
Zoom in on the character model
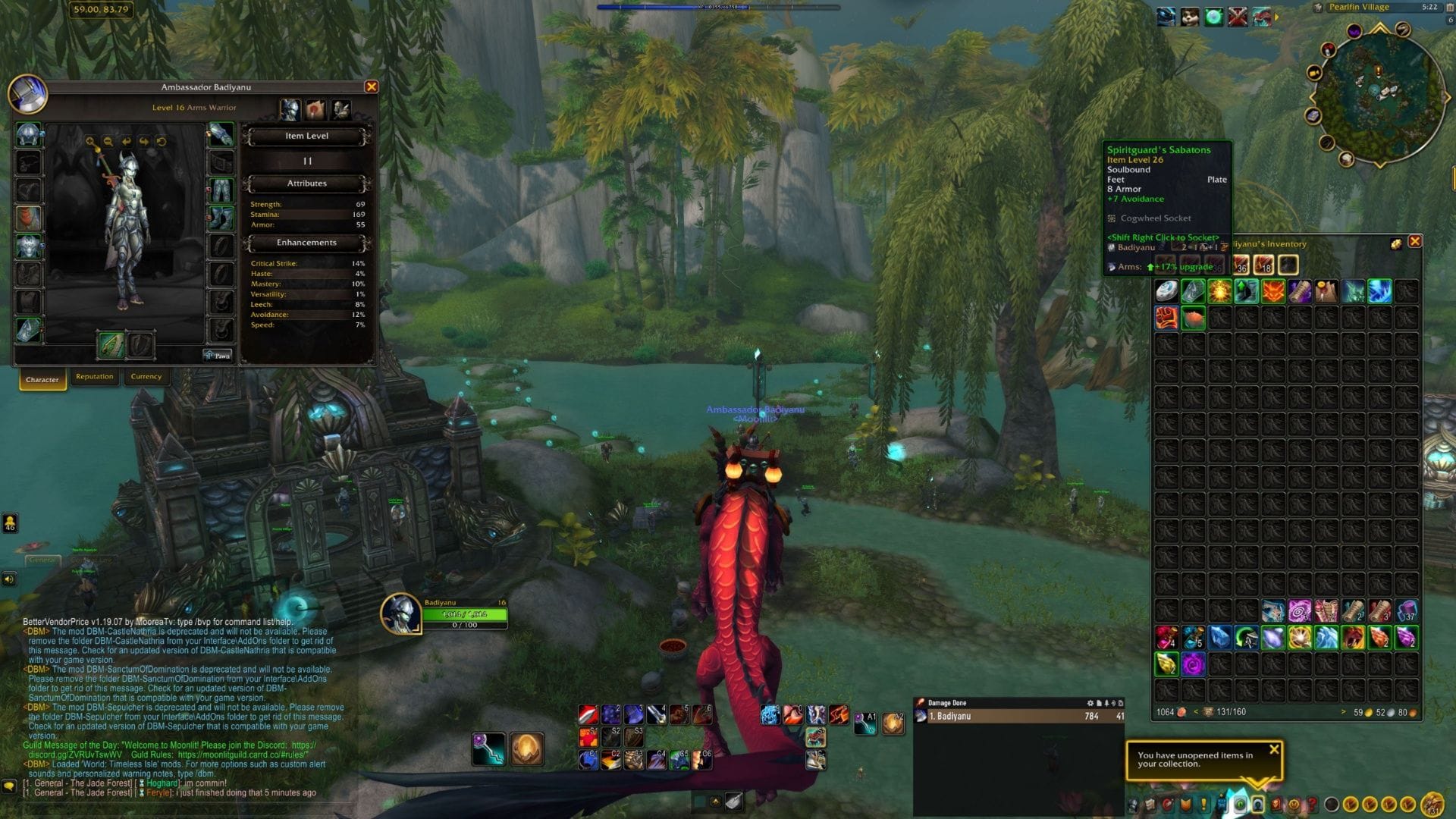click(90, 142)
